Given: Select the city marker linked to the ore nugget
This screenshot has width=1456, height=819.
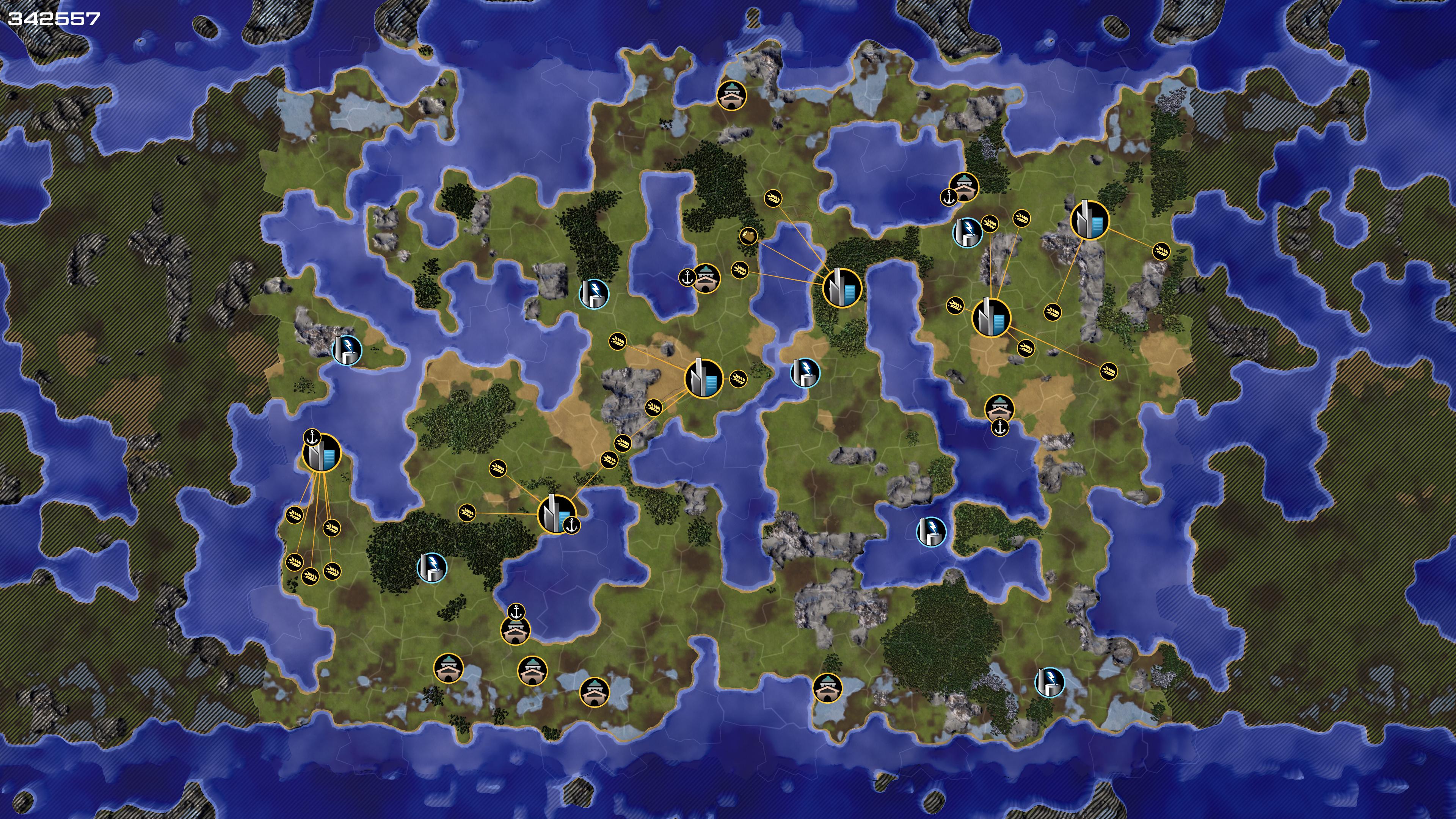Looking at the screenshot, I should (x=842, y=288).
